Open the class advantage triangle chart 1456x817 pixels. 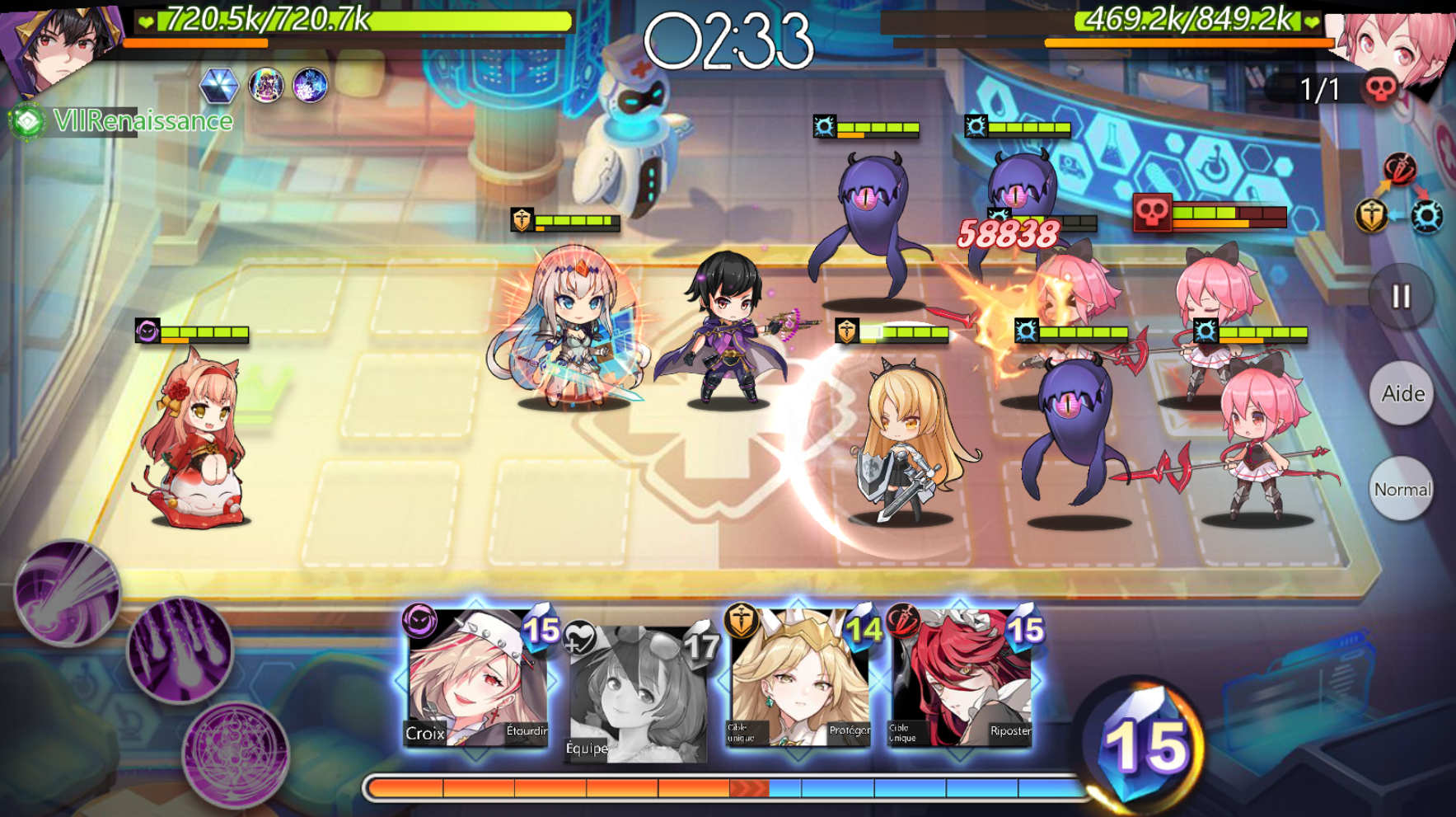[x=1399, y=195]
